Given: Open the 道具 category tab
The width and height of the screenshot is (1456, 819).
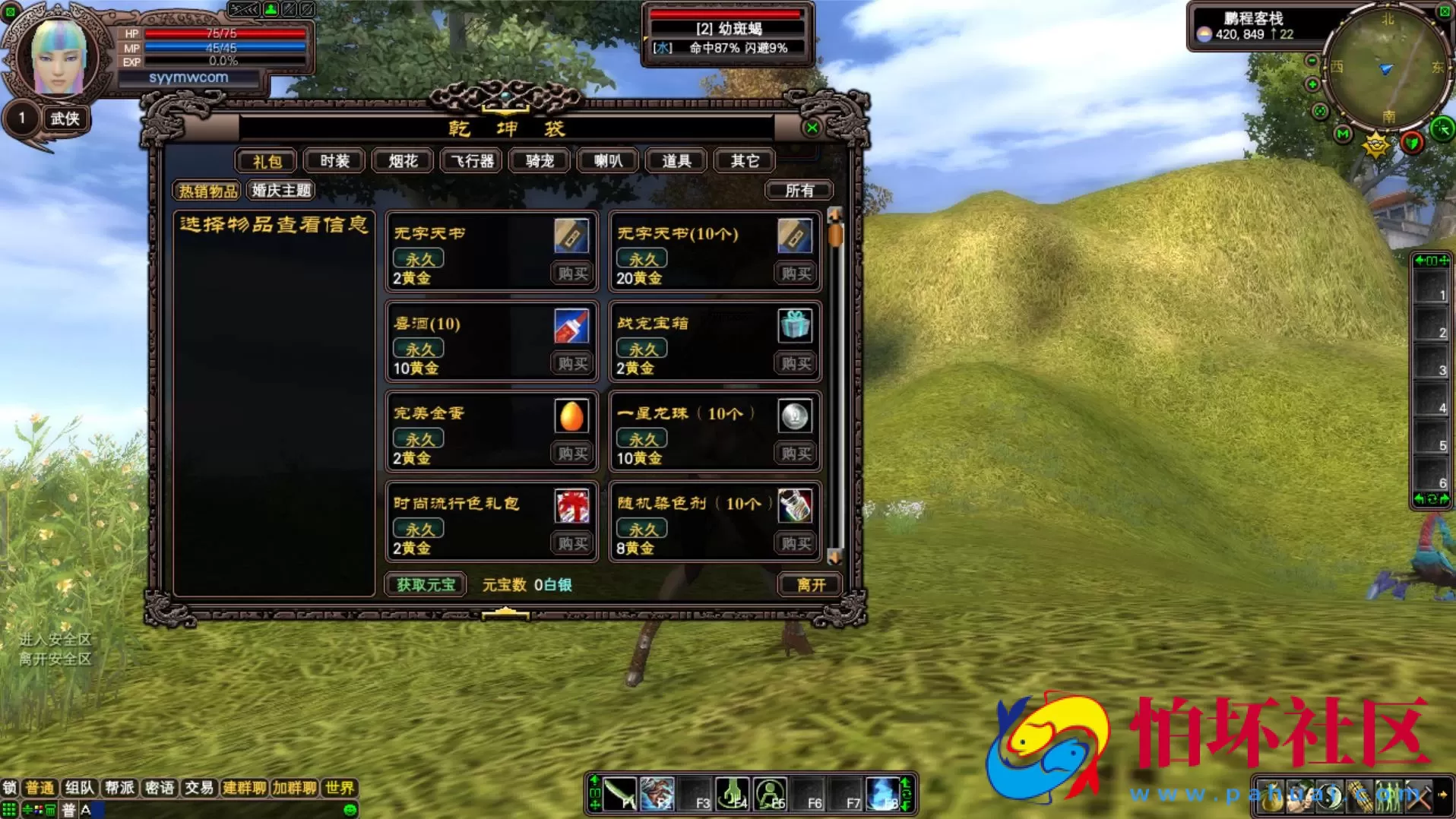Looking at the screenshot, I should pos(676,161).
